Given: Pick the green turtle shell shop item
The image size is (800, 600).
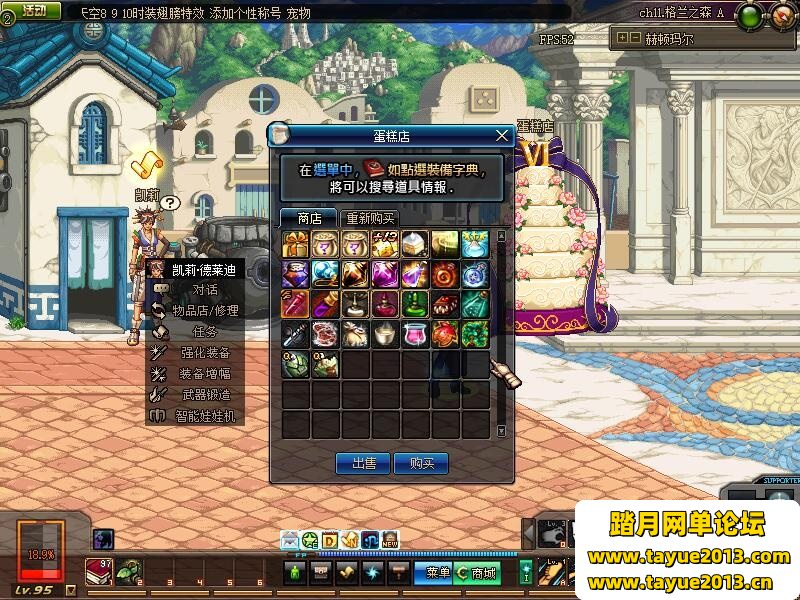Looking at the screenshot, I should 296,364.
